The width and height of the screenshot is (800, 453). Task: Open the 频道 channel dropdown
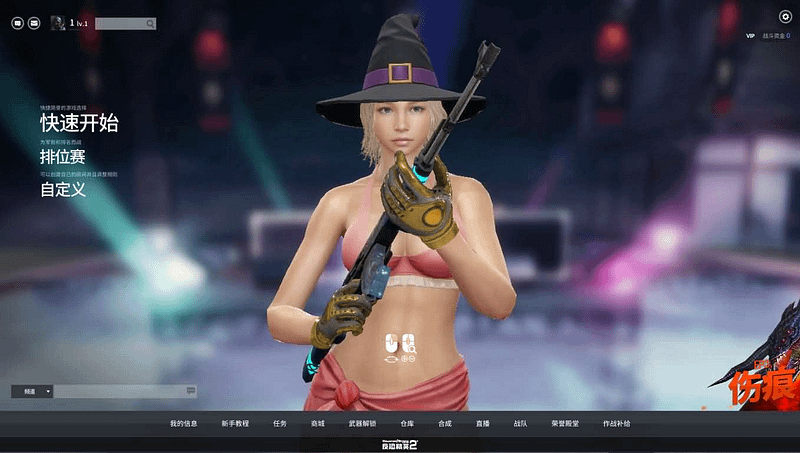[32, 391]
